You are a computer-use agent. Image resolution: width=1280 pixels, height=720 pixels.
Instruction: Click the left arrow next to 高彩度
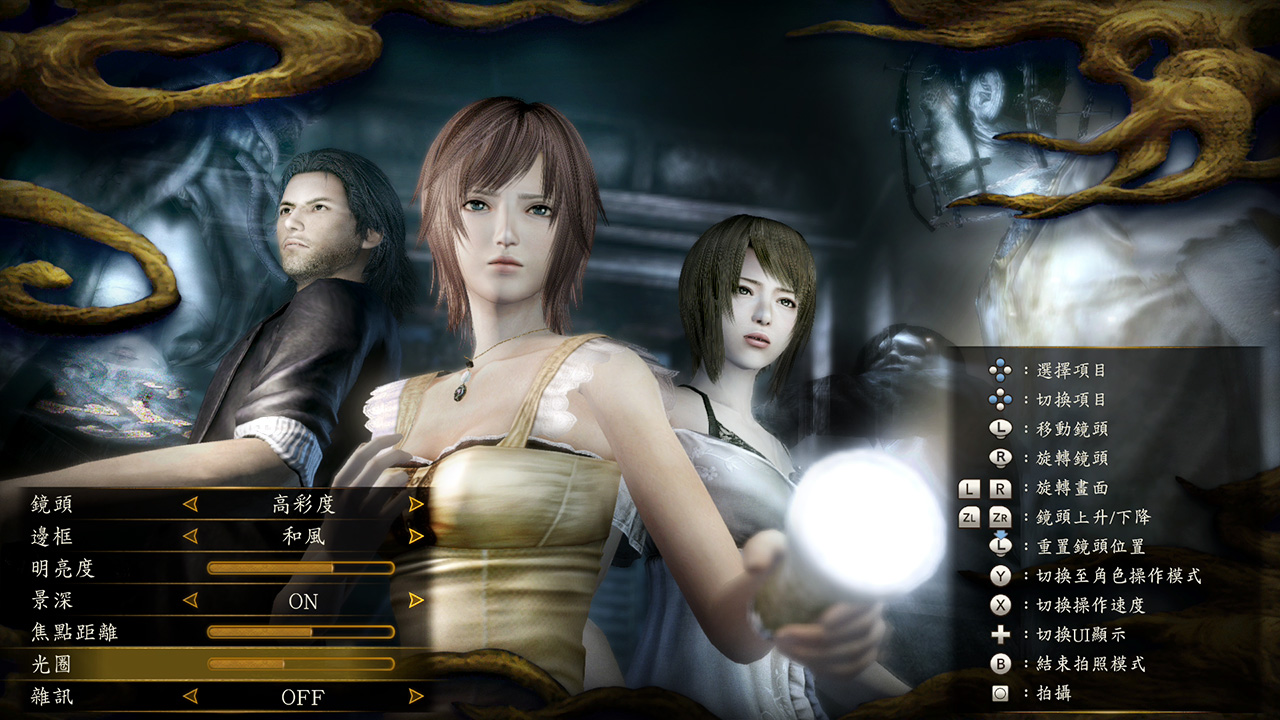click(x=190, y=504)
